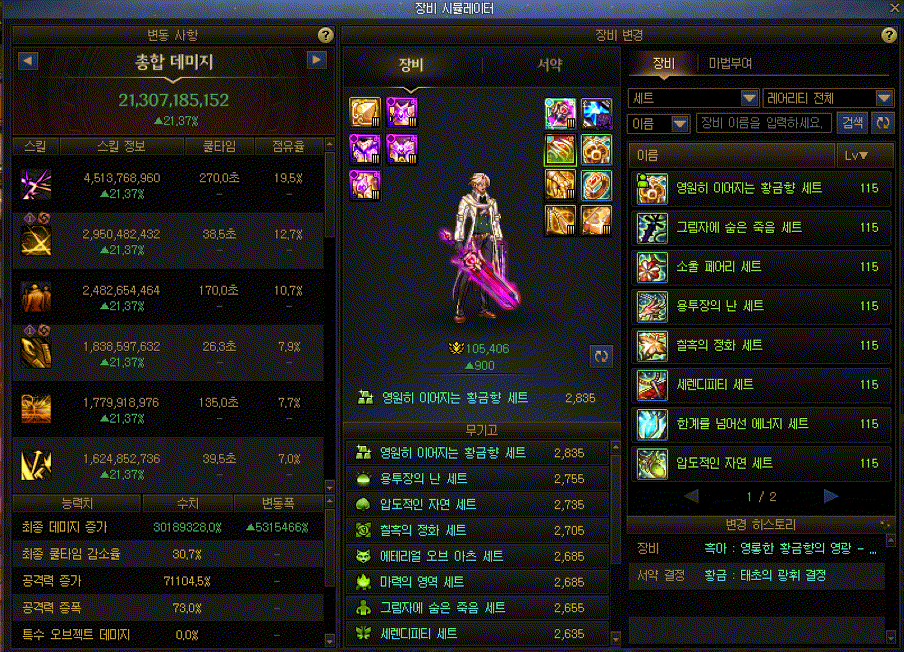Select 용투장의 난 세트 in the 무기고 list
Screen dimensions: 904x652
click(478, 479)
